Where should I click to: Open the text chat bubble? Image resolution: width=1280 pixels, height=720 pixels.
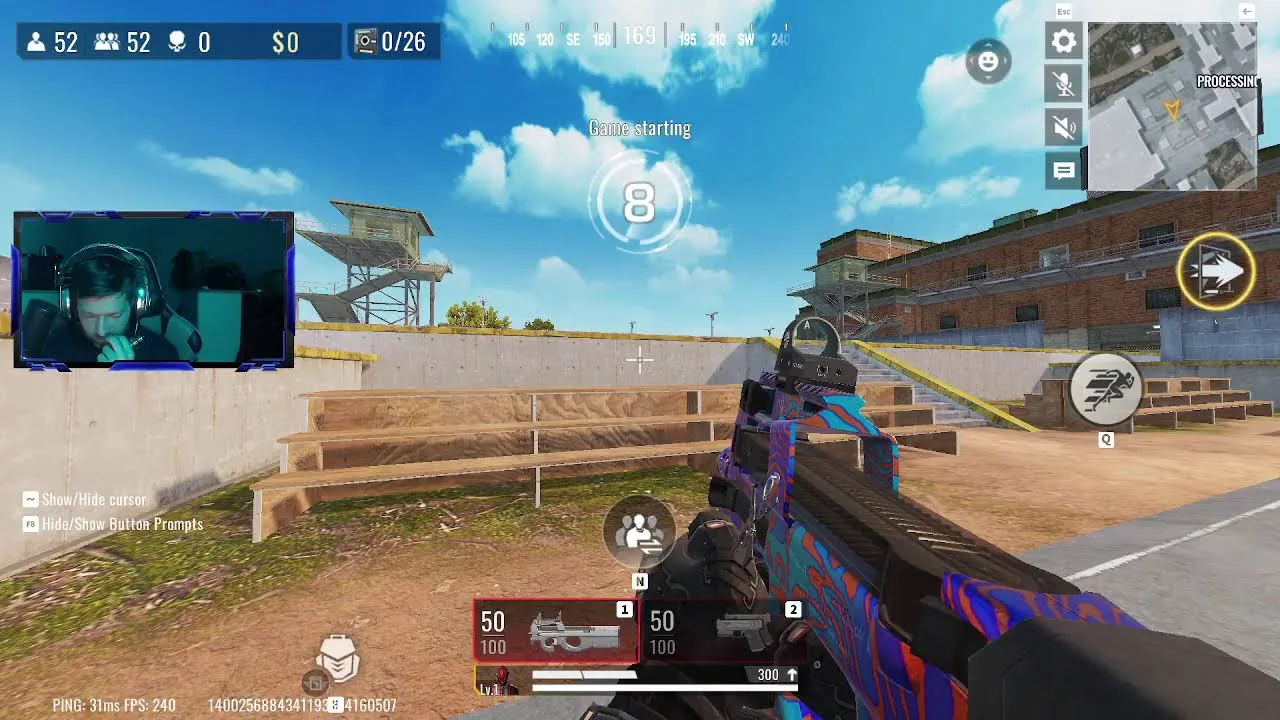click(x=1064, y=171)
